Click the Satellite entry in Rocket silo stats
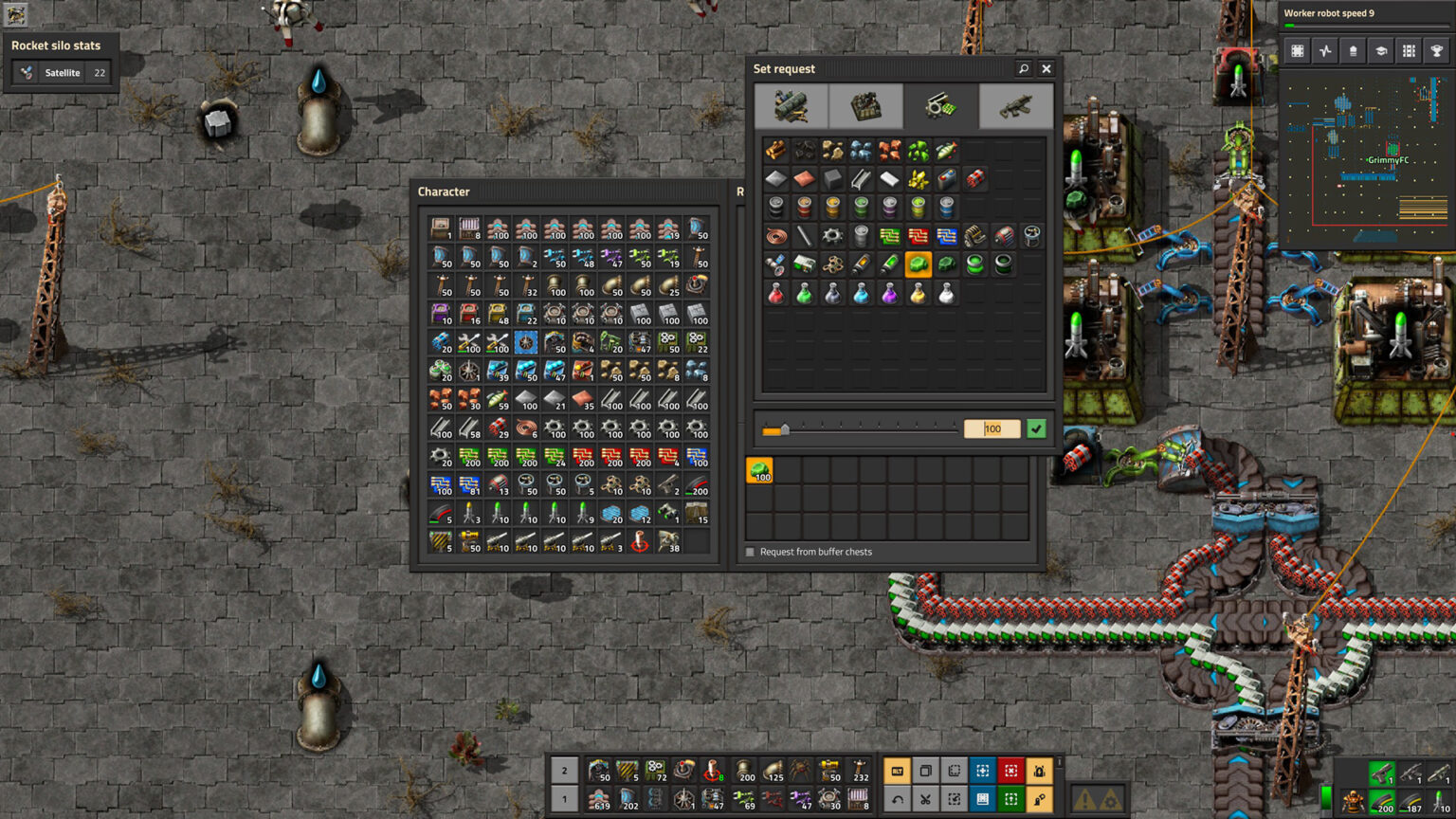The height and width of the screenshot is (819, 1456). tap(63, 72)
